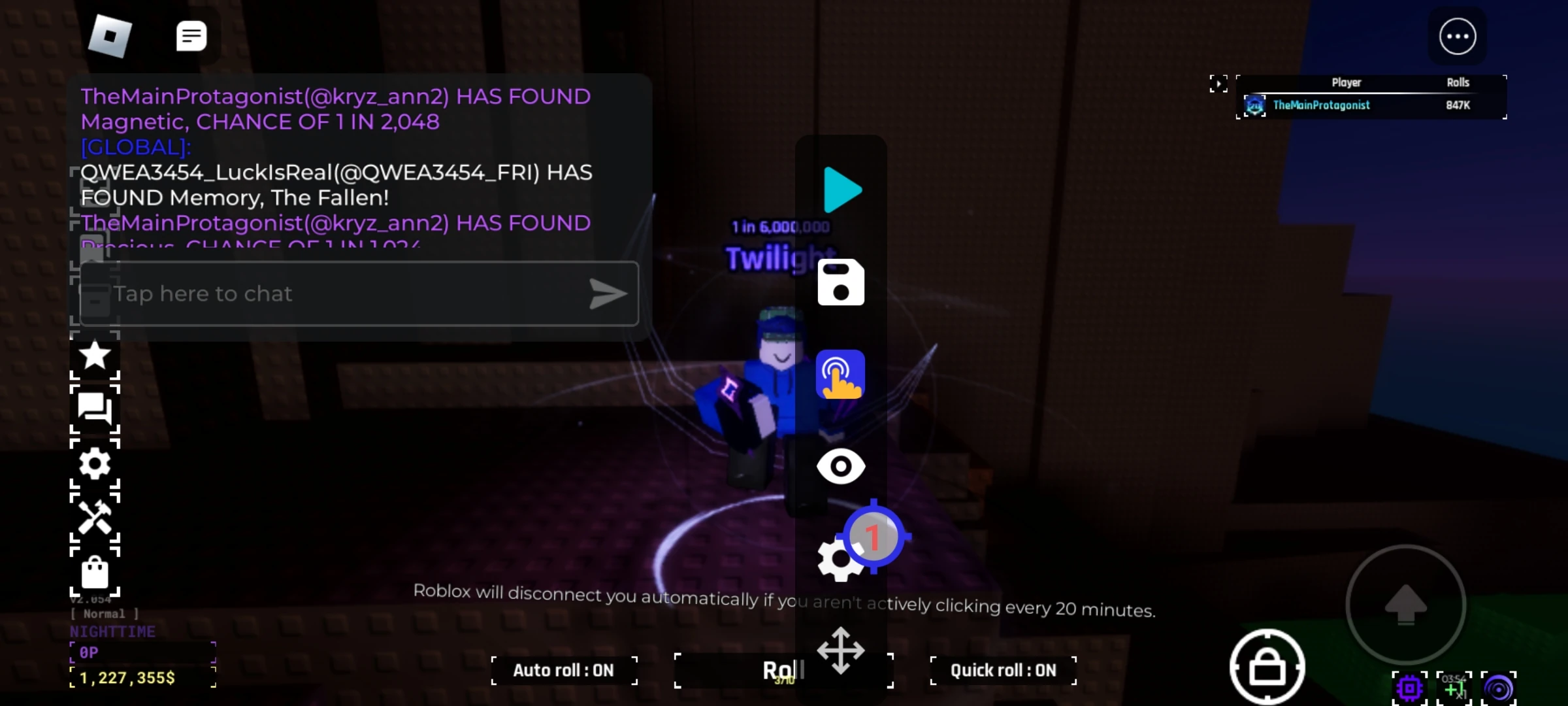This screenshot has height=706, width=1568.
Task: Click the teal play triangle
Action: tap(842, 191)
